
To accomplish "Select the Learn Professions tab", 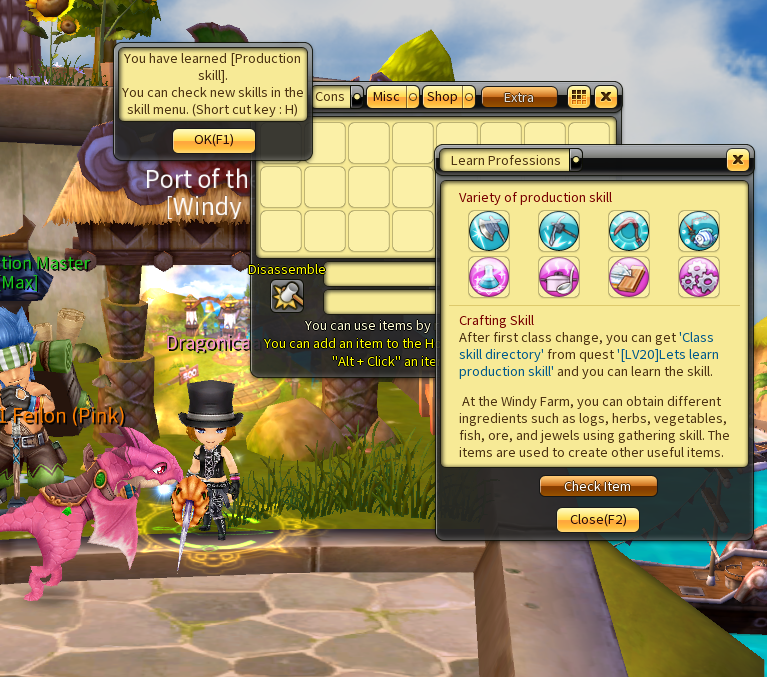I will [x=505, y=161].
